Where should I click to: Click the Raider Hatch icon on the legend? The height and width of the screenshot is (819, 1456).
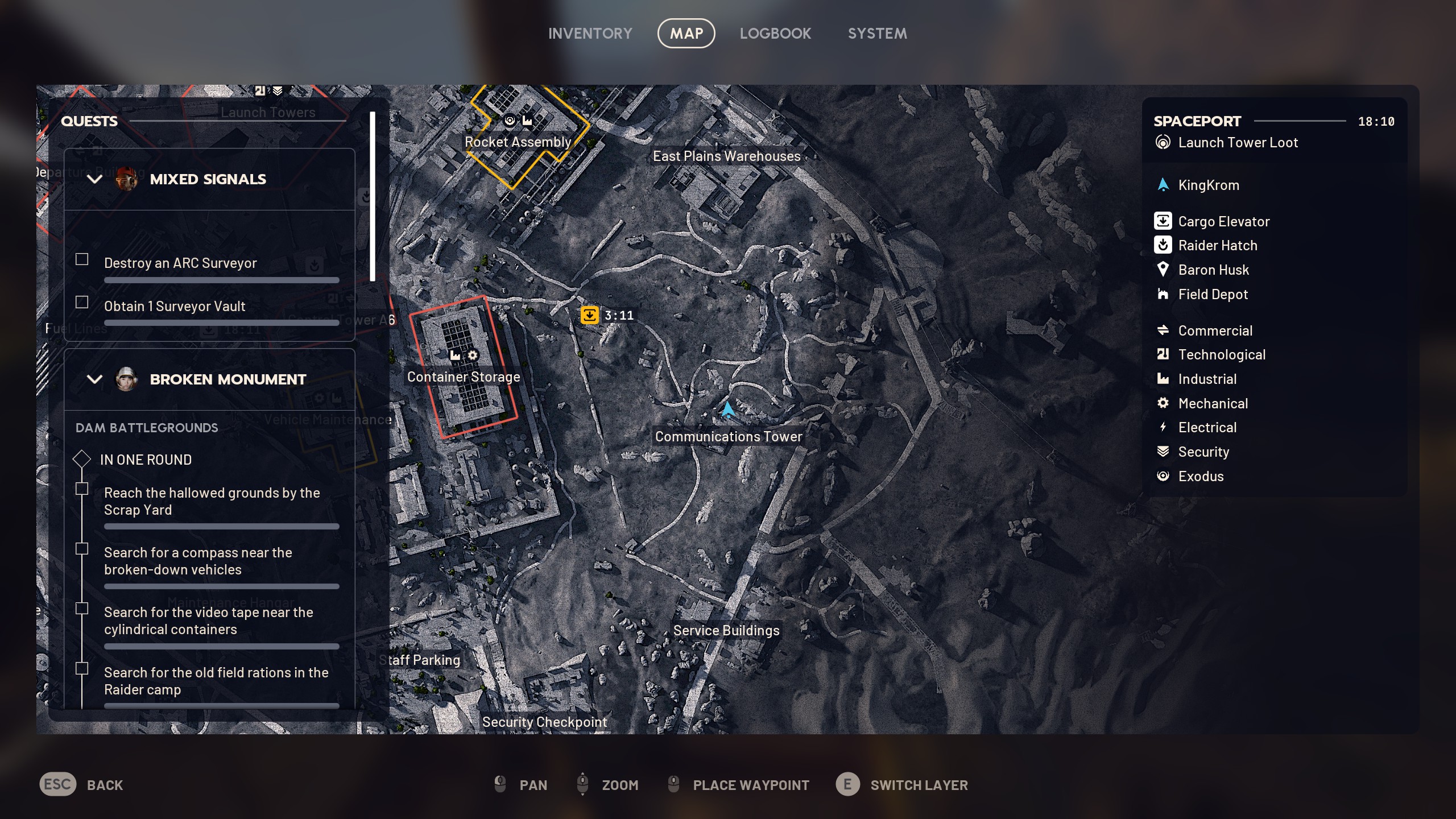1164,245
